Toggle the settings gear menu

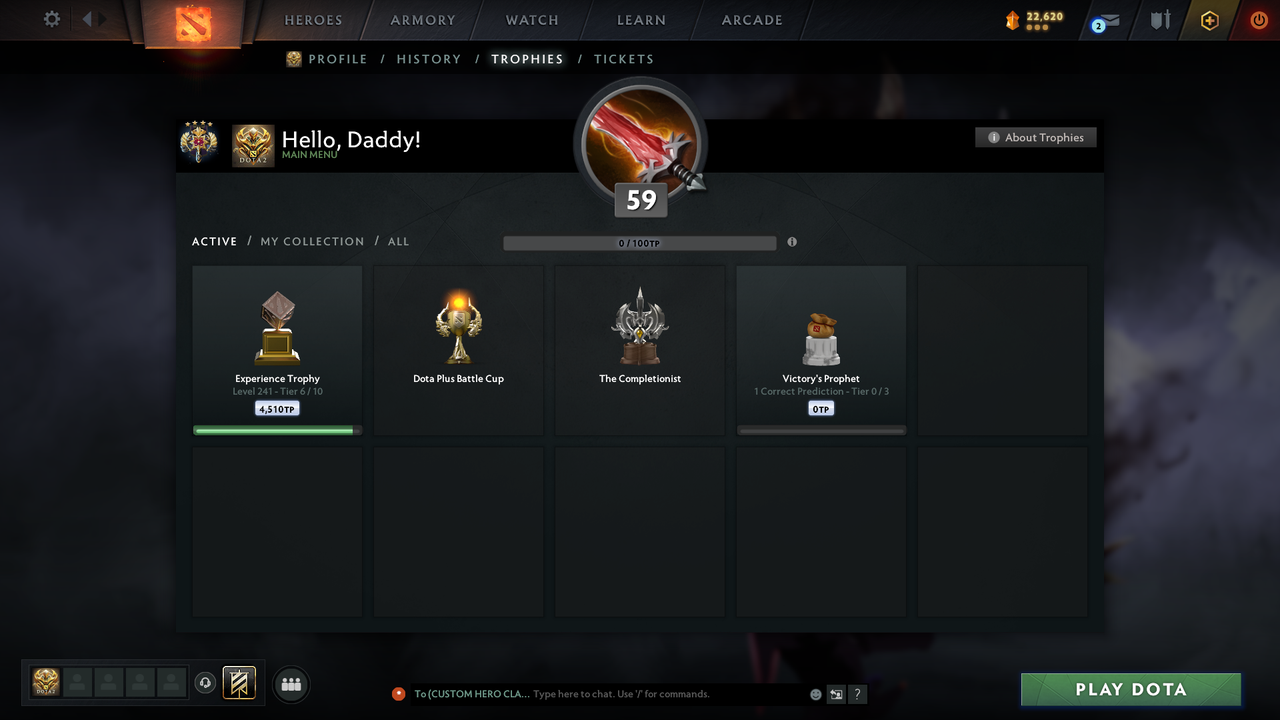click(x=51, y=19)
